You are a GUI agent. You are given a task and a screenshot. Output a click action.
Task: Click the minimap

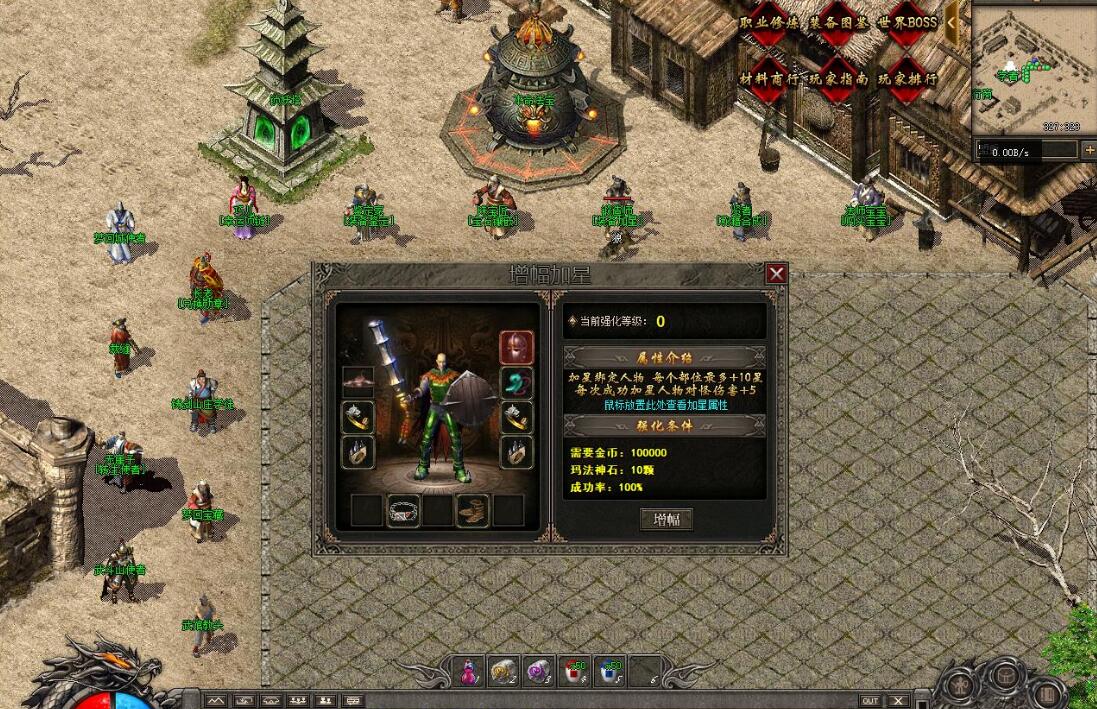click(x=1033, y=70)
